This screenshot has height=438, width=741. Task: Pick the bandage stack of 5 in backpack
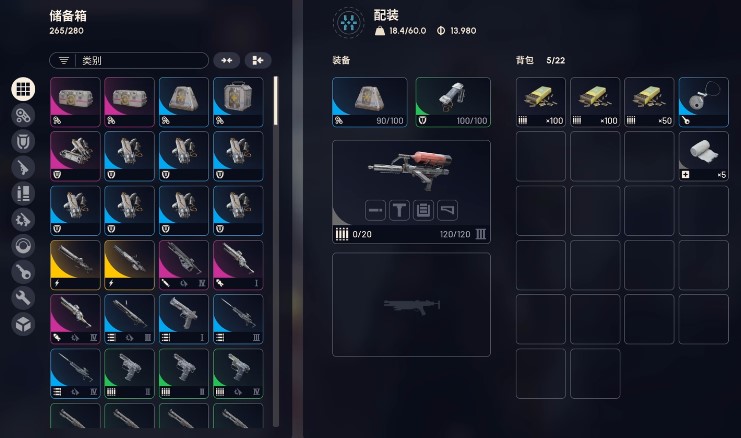click(703, 156)
